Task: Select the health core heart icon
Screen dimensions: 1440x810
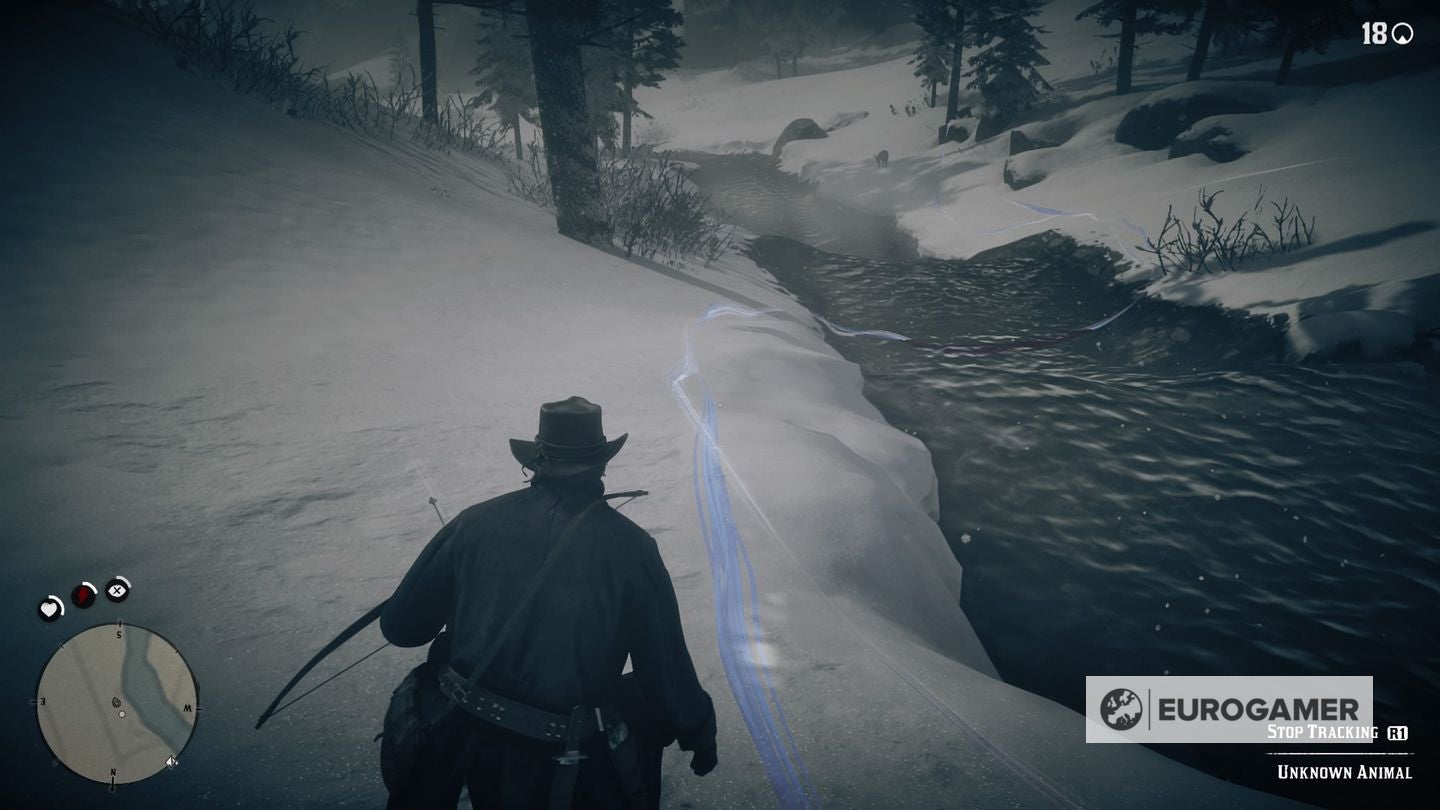Action: (x=49, y=607)
